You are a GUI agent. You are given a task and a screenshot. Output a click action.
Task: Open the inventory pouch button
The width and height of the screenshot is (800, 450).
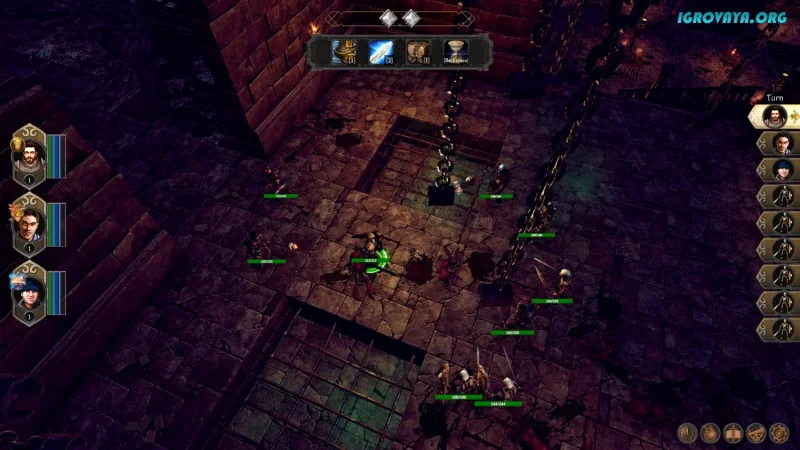711,433
